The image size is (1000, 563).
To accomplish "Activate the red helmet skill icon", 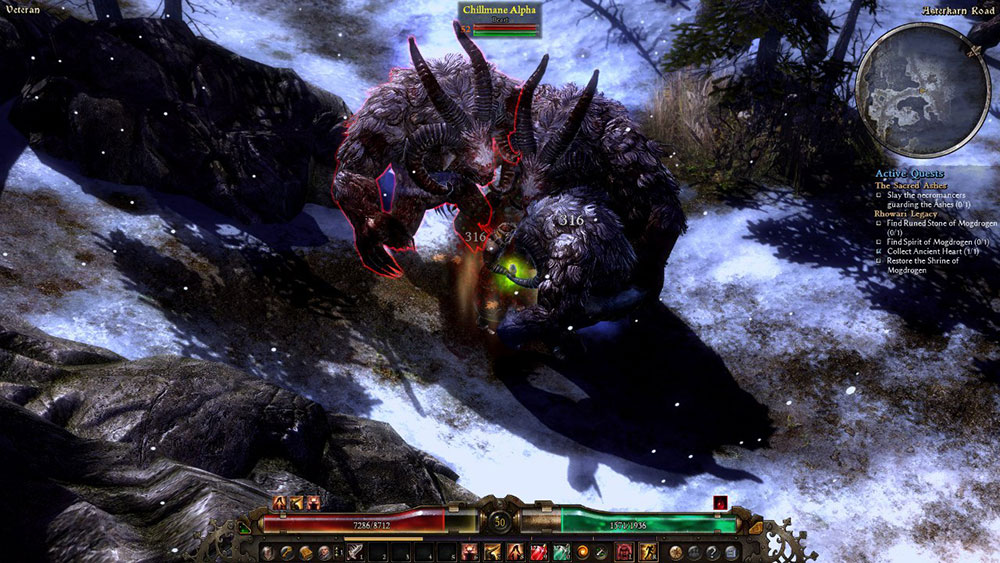I will [625, 552].
